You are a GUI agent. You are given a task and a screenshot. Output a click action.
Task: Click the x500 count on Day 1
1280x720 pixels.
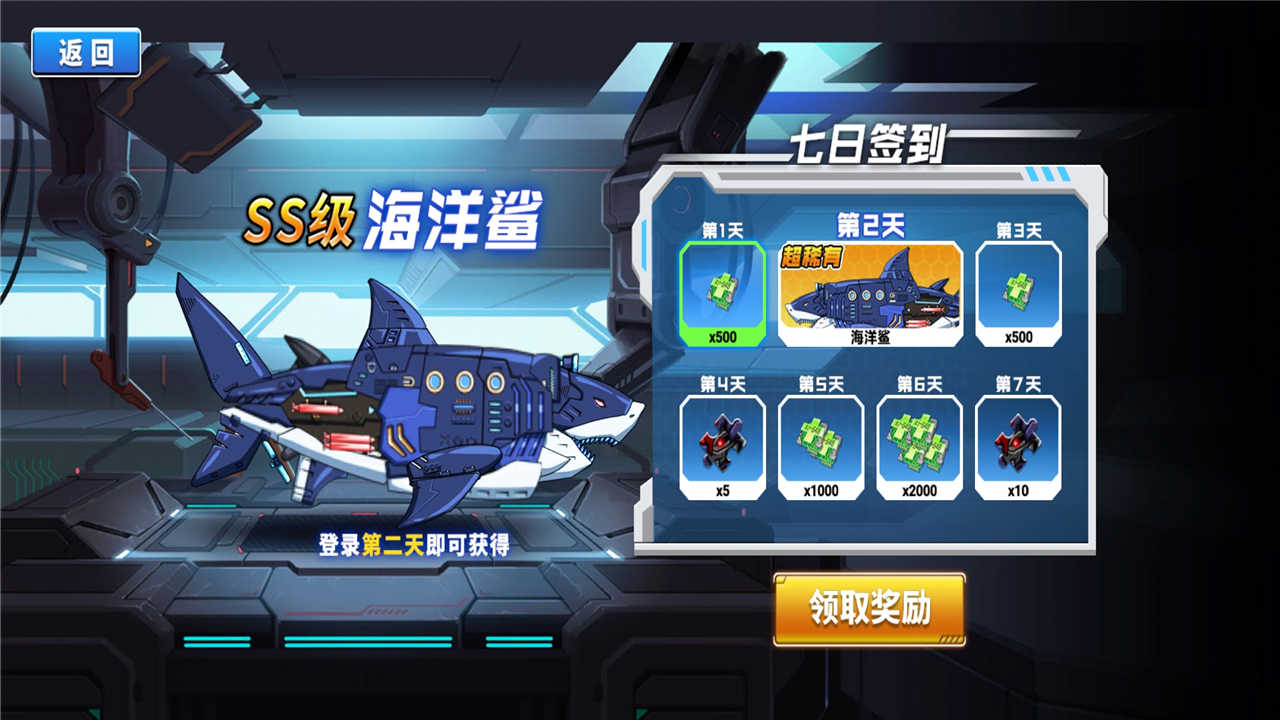(723, 336)
